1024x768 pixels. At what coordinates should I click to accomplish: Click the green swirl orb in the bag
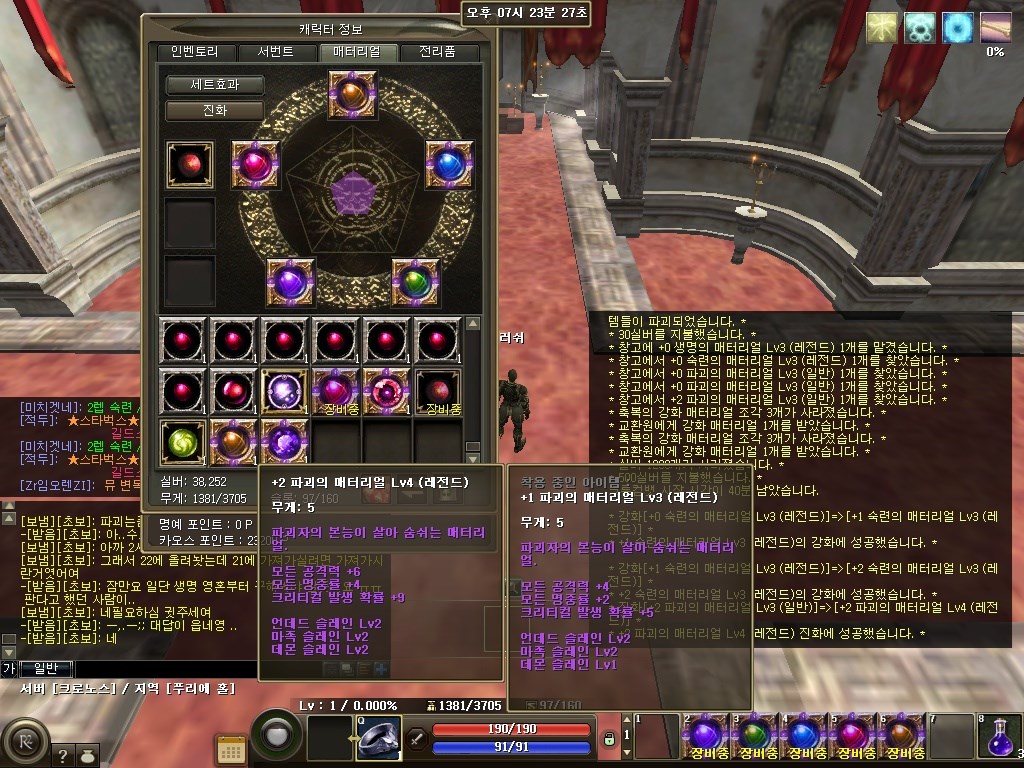tap(184, 442)
